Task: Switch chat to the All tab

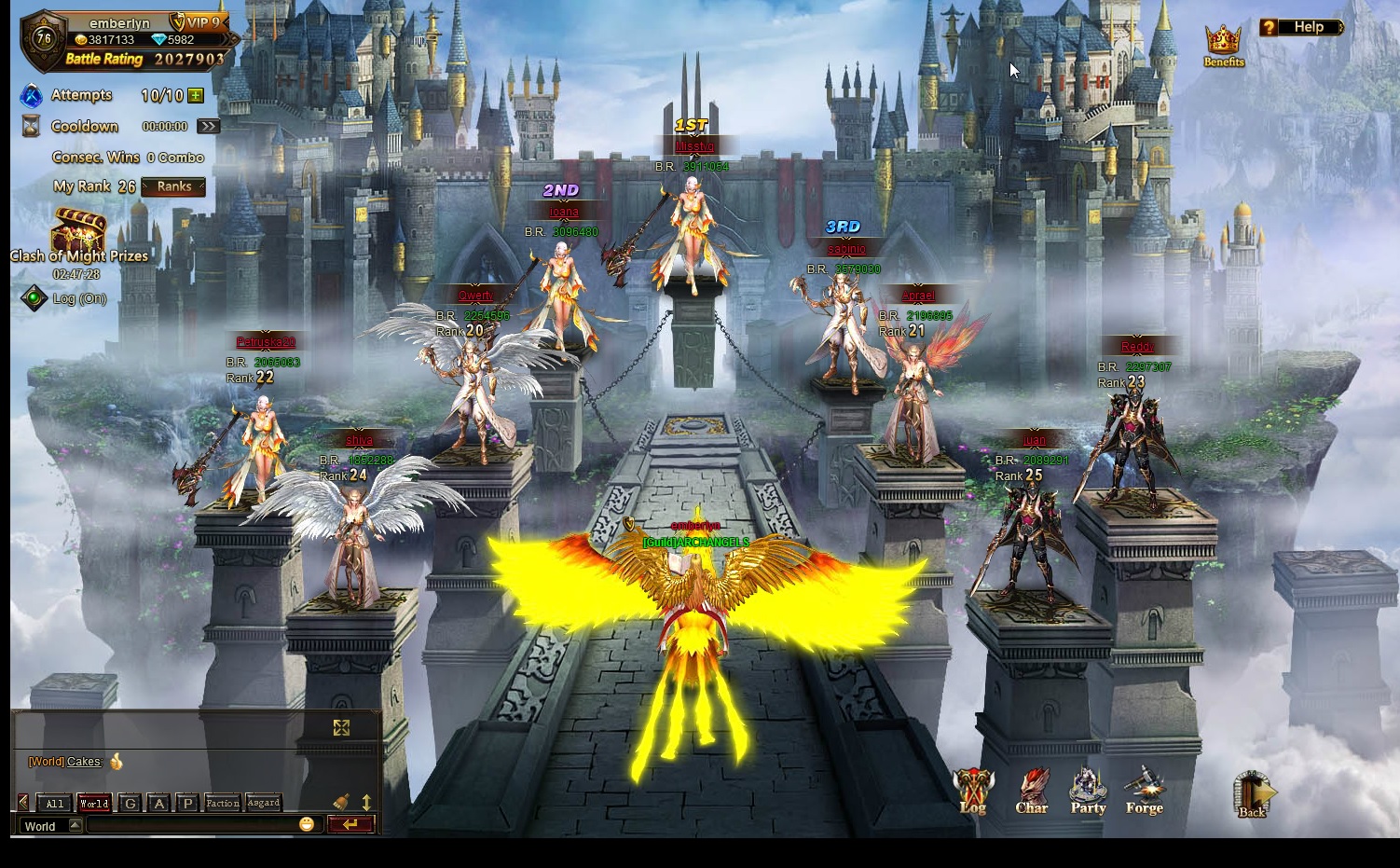Action: tap(55, 803)
